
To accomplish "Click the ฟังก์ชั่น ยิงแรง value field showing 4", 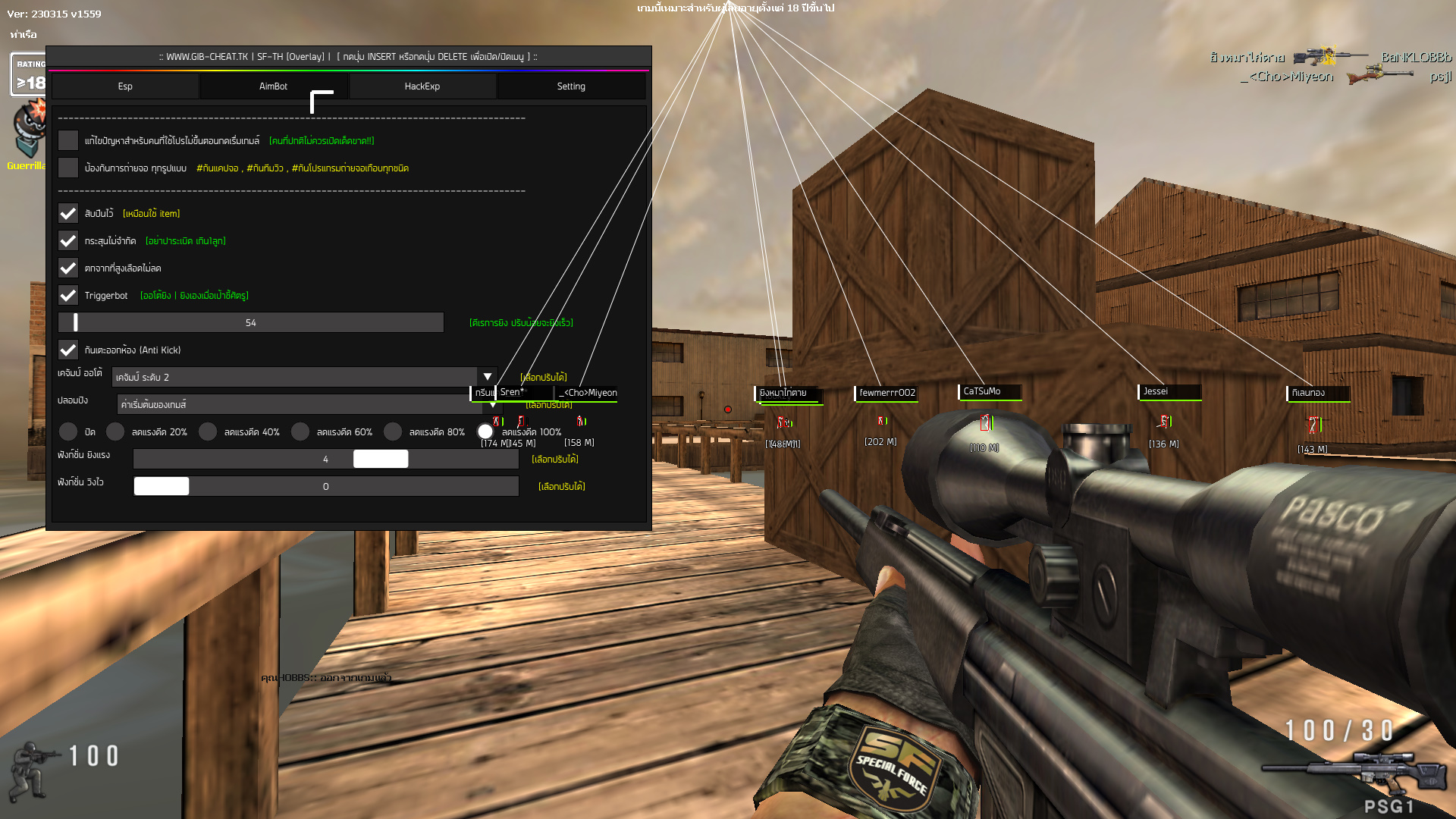I will tap(325, 459).
